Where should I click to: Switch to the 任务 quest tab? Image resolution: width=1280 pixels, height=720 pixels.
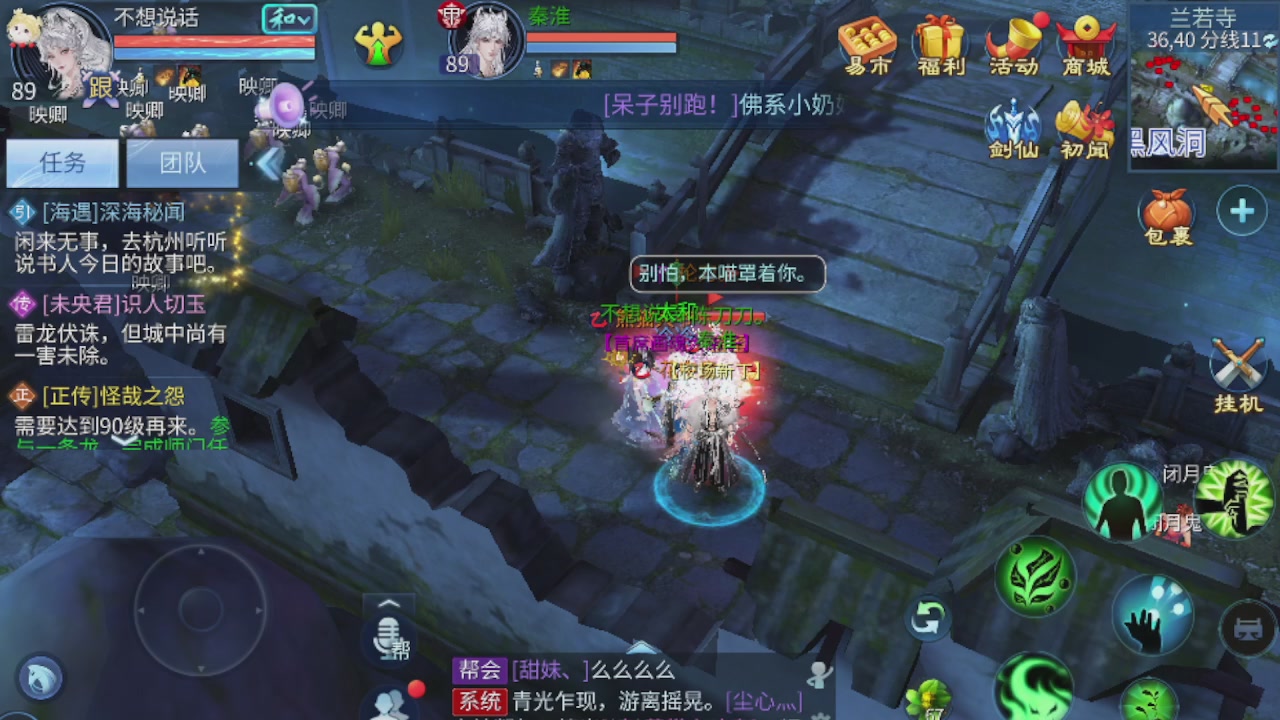tap(62, 162)
